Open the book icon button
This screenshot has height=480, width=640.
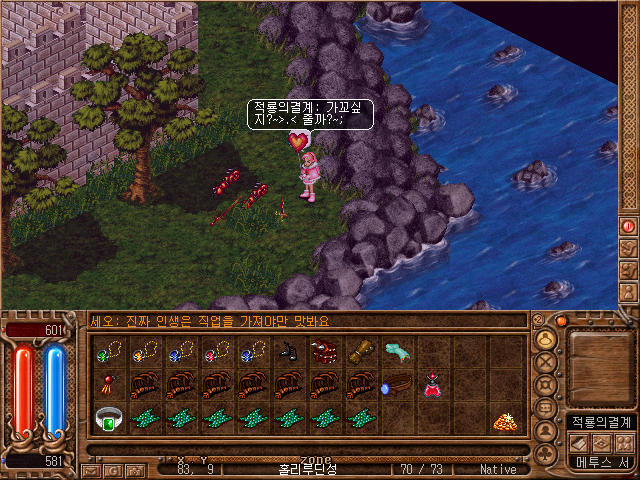click(579, 442)
